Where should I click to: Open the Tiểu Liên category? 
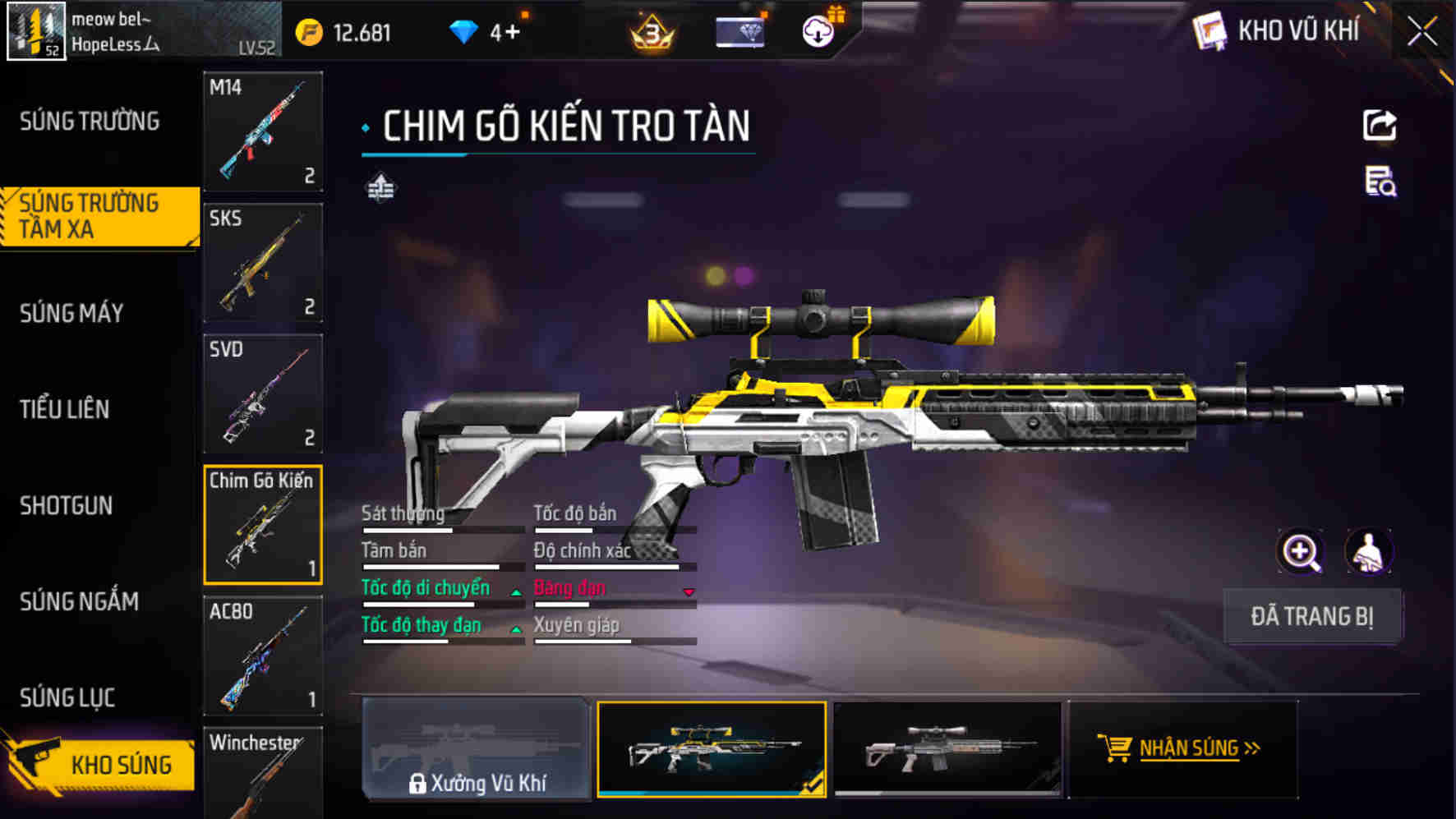tap(65, 409)
